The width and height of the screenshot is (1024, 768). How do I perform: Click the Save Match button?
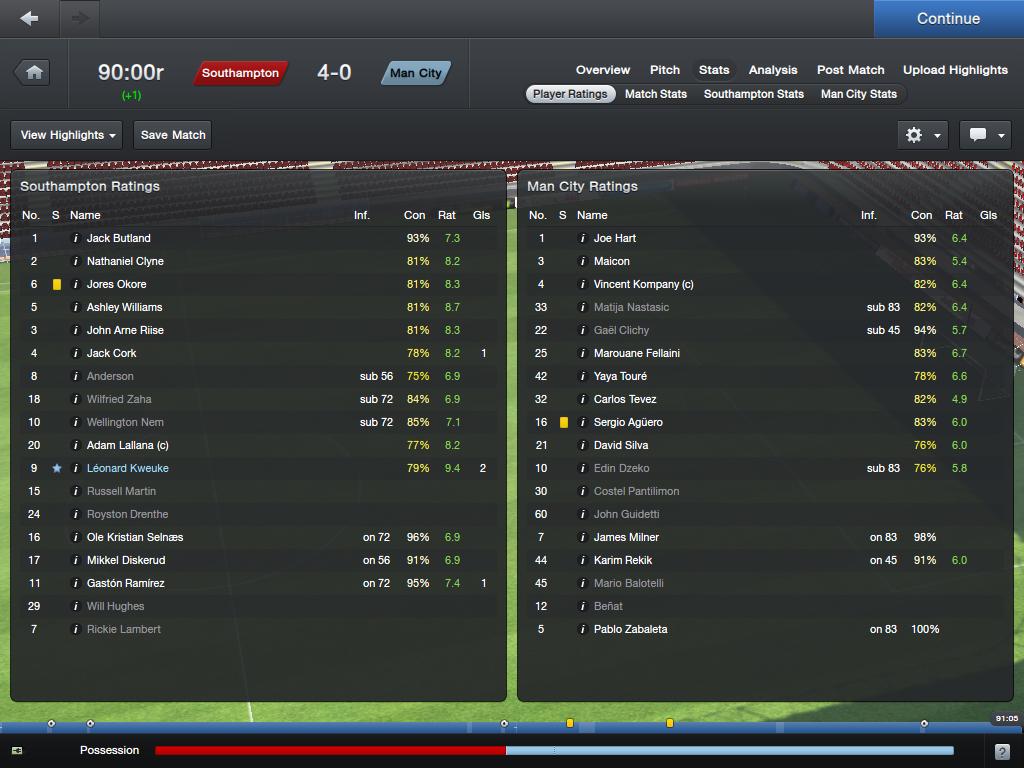tap(173, 135)
